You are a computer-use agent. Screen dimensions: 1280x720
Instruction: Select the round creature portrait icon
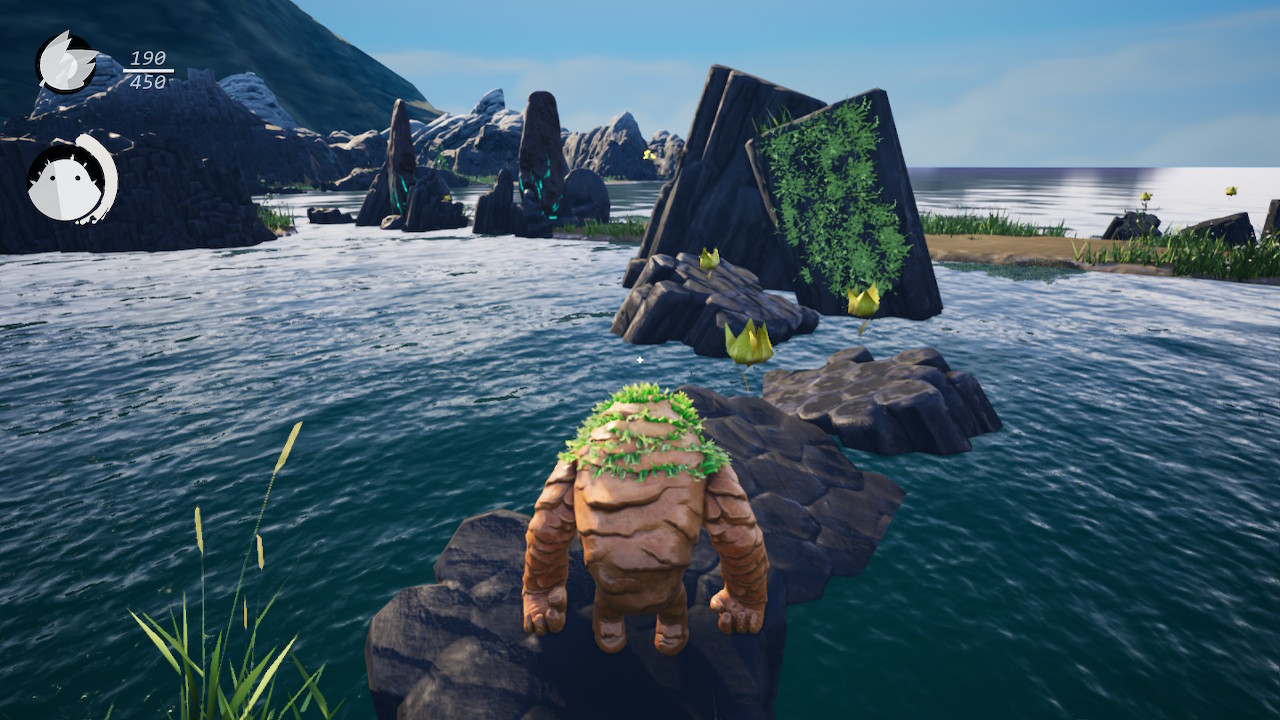point(70,180)
